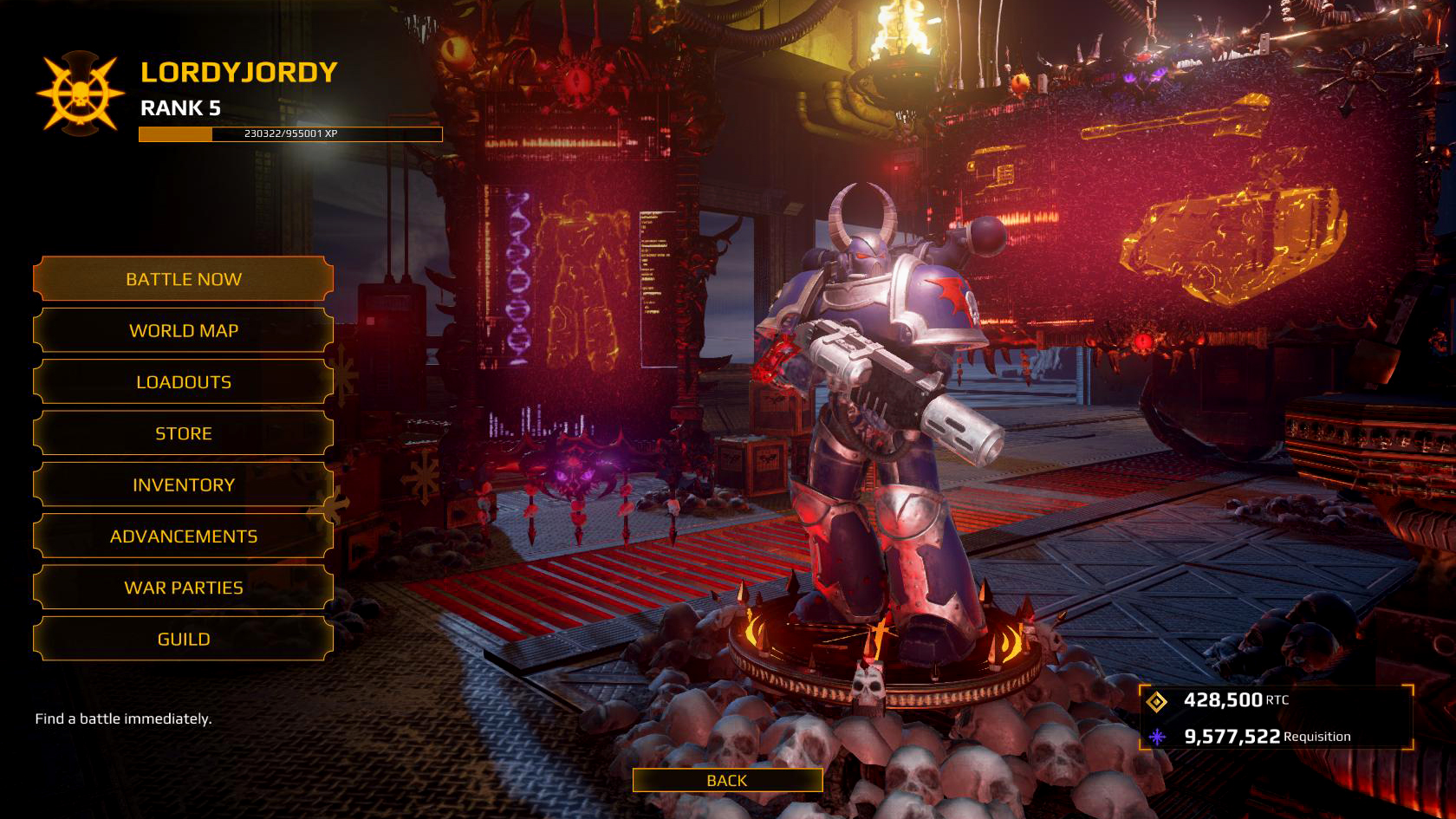This screenshot has height=819, width=1456.
Task: Click the BACK button
Action: point(727,780)
